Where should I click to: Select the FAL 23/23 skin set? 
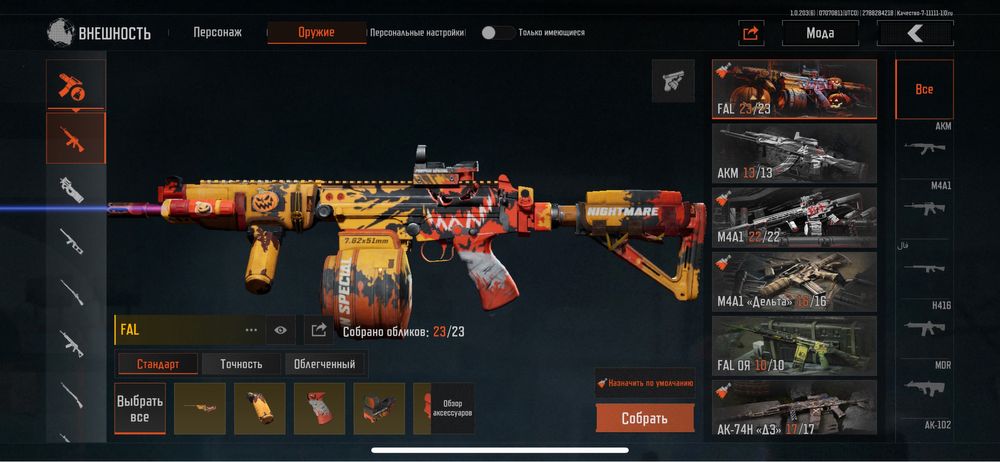pos(794,89)
